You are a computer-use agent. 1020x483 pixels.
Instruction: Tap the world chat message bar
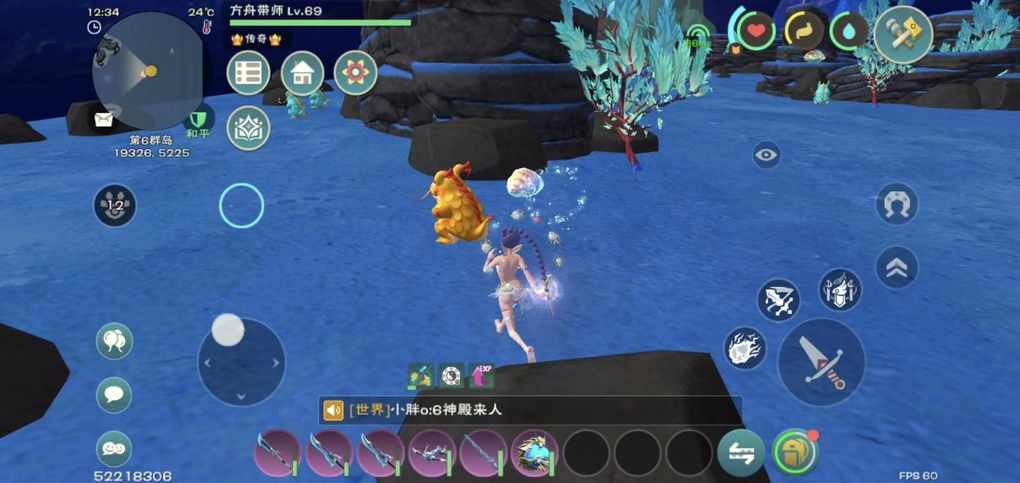(530, 410)
